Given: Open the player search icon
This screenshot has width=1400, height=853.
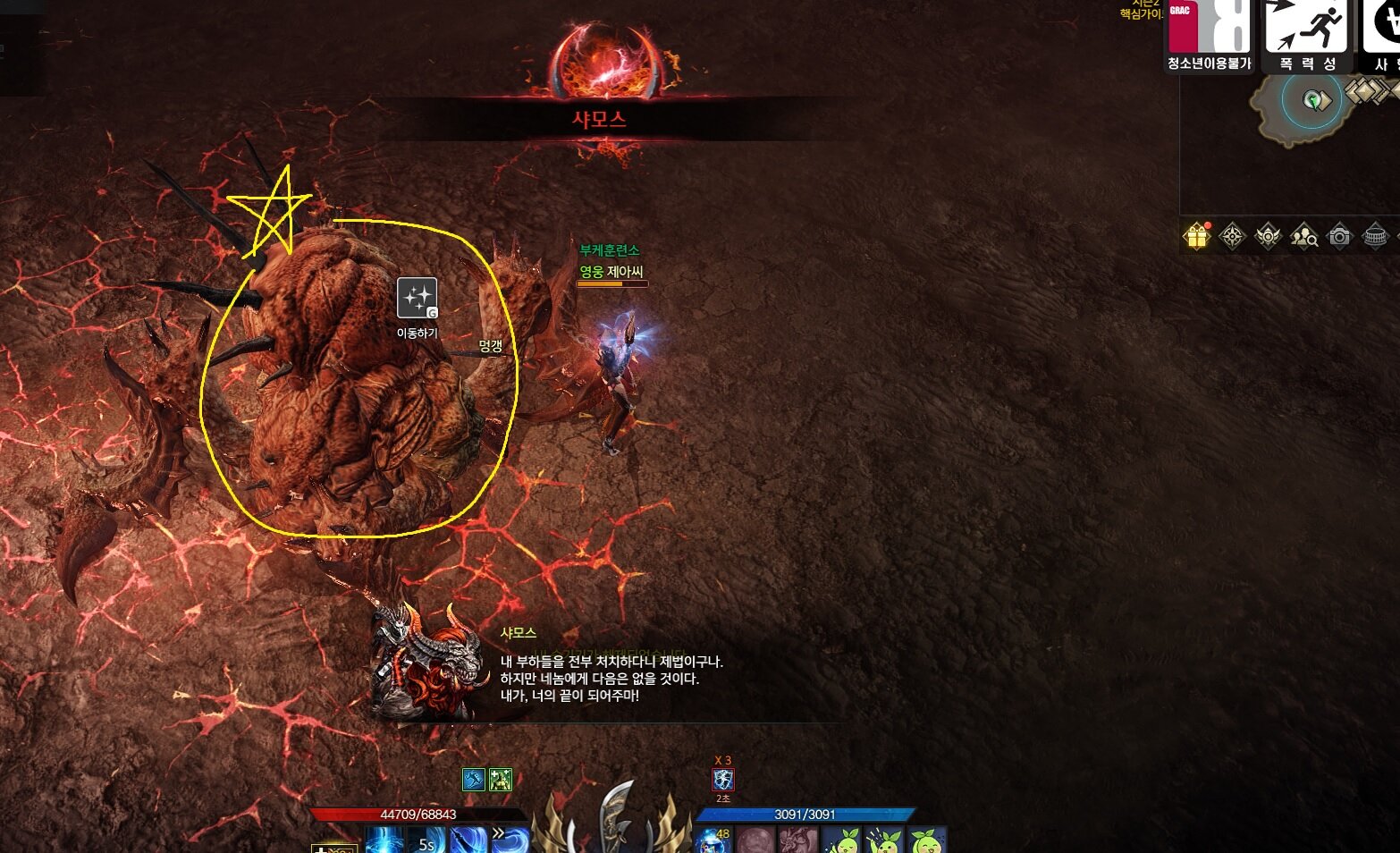Looking at the screenshot, I should pos(1303,236).
